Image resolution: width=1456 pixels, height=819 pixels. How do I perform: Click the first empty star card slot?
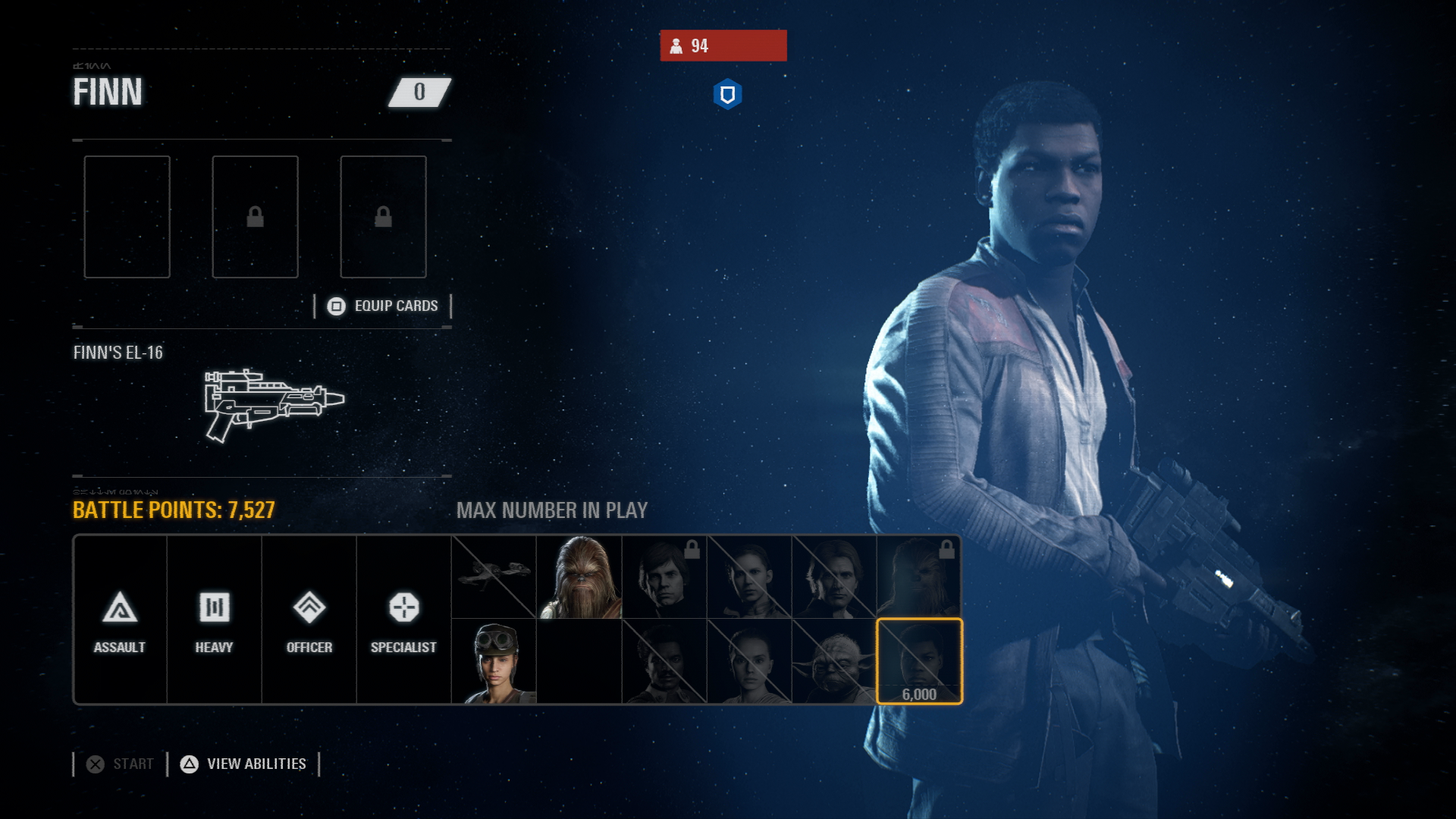(x=127, y=216)
